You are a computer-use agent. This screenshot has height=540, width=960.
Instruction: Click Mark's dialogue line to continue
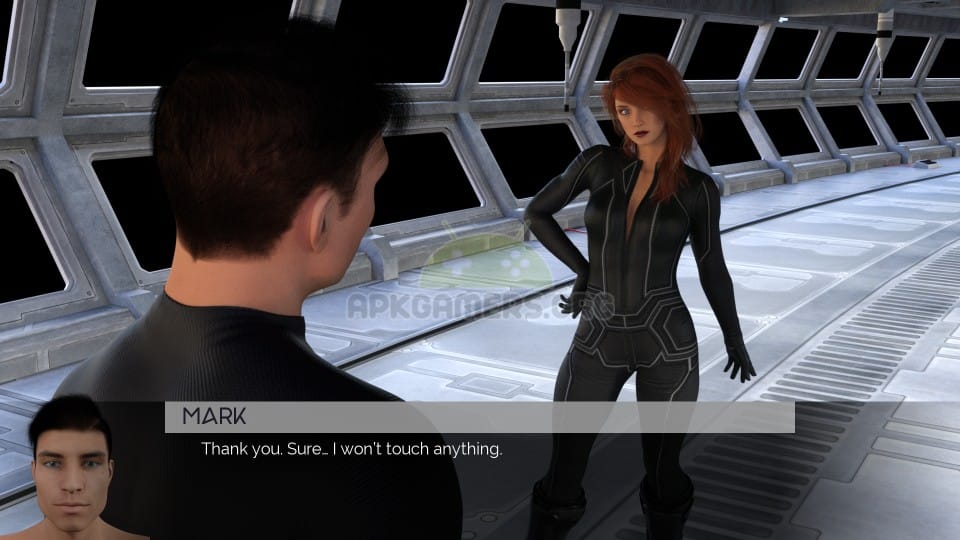[351, 449]
